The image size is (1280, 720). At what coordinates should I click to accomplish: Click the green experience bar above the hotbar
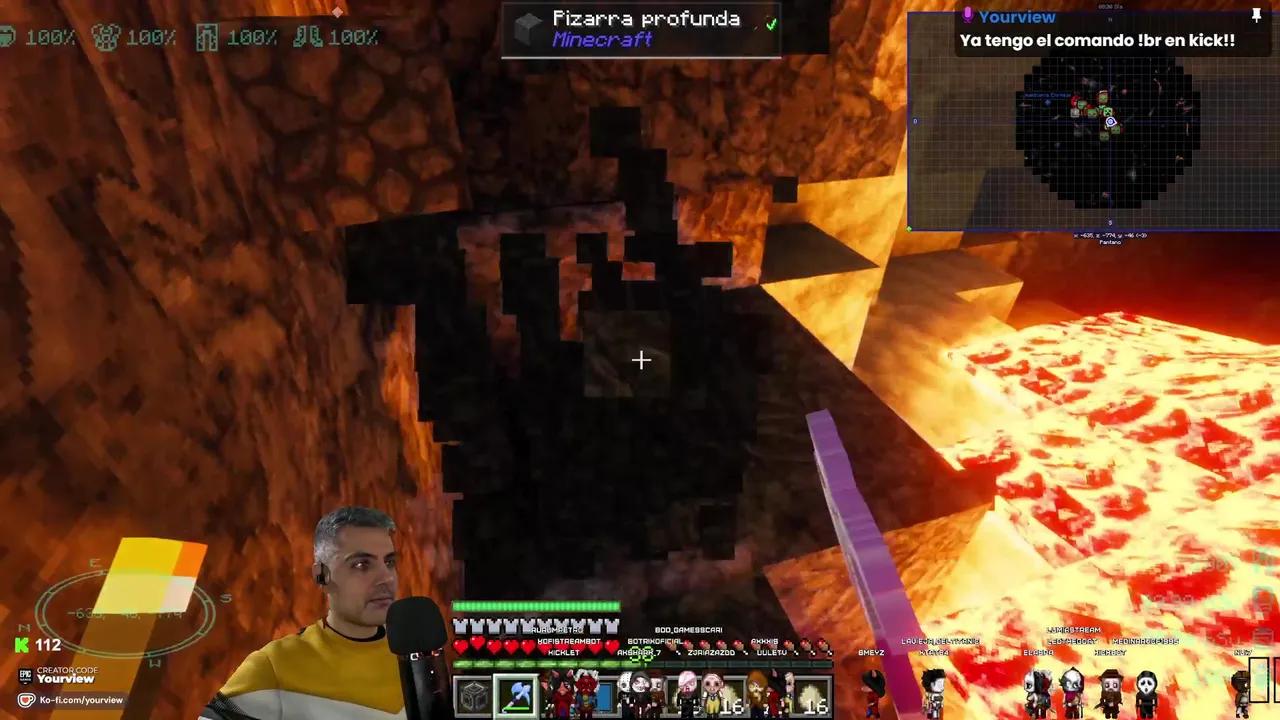536,605
